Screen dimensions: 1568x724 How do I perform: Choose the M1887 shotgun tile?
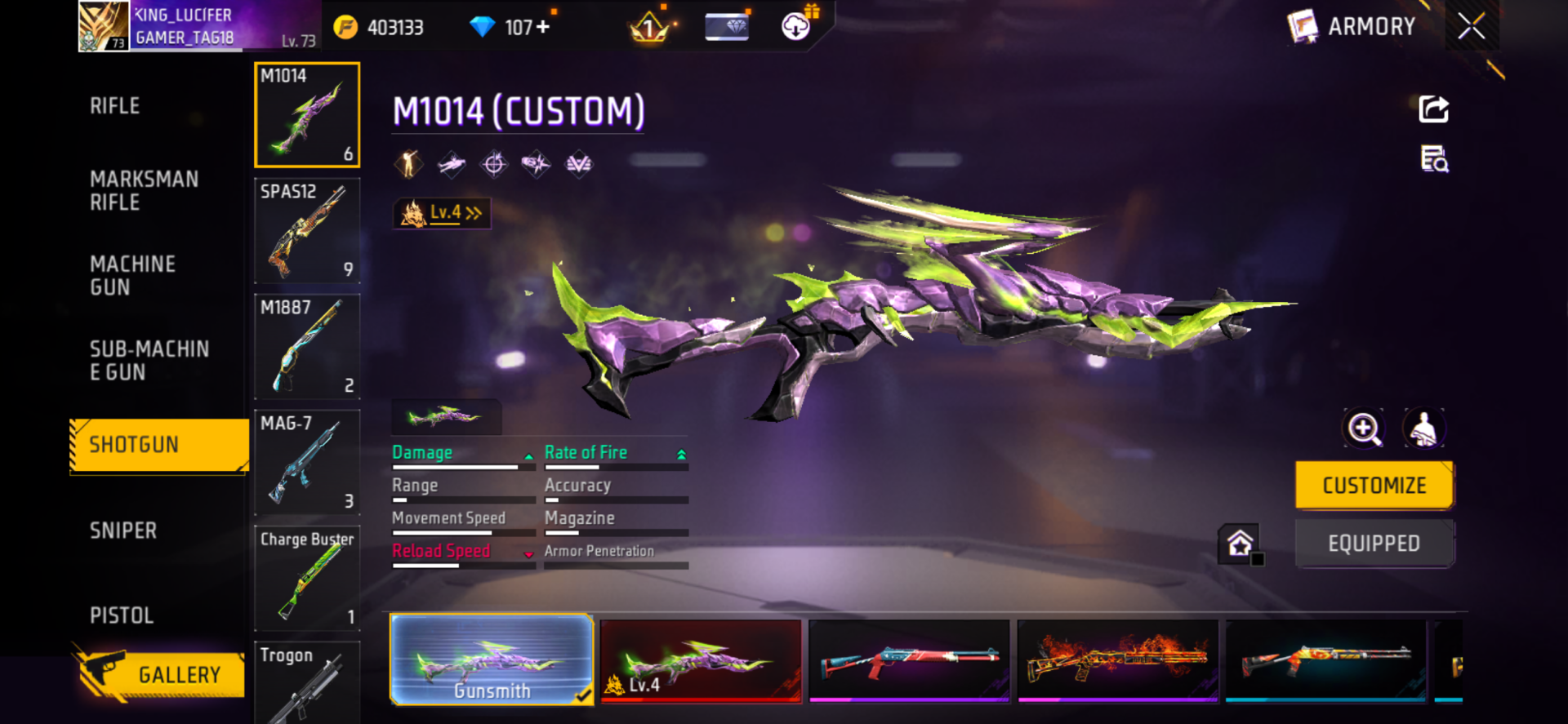tap(307, 346)
